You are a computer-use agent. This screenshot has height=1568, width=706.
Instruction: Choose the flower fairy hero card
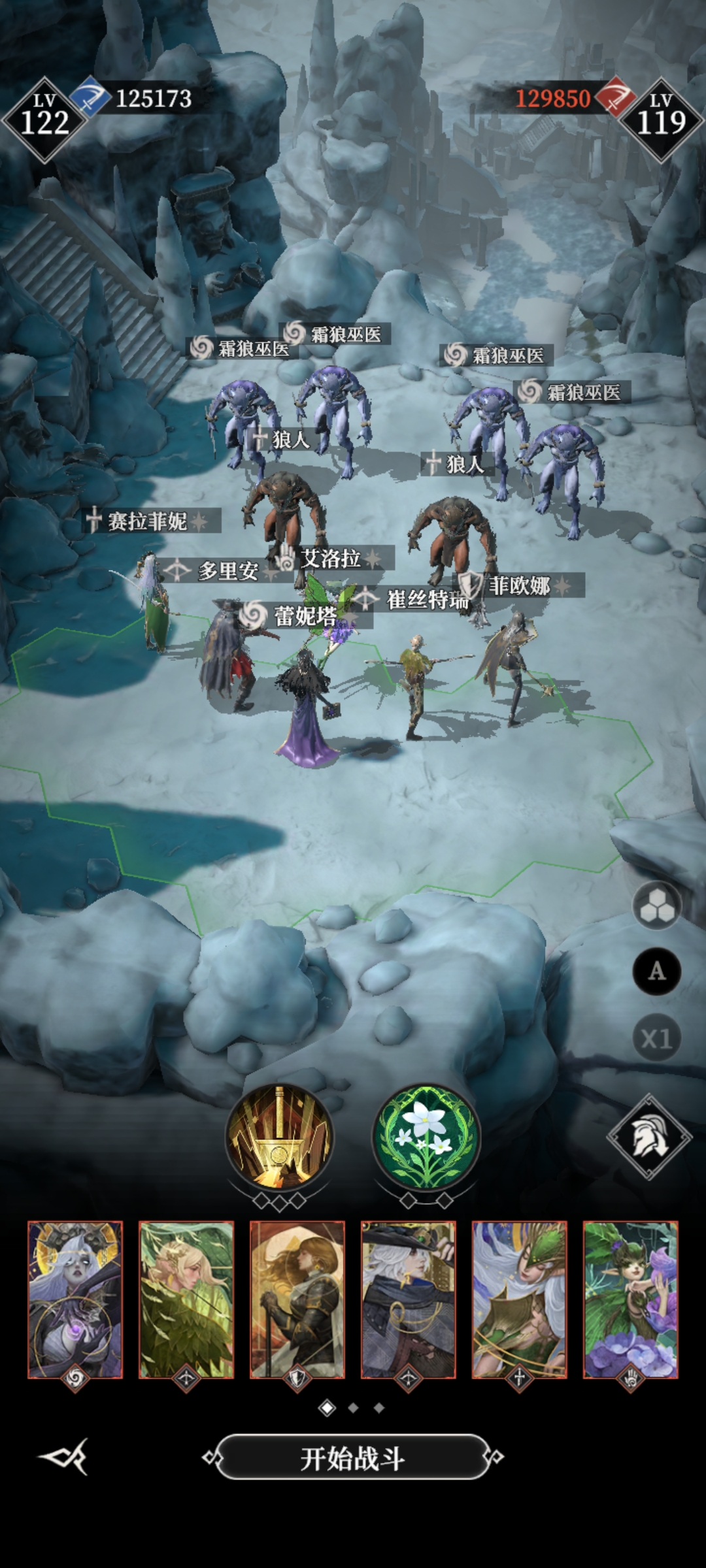(631, 1299)
